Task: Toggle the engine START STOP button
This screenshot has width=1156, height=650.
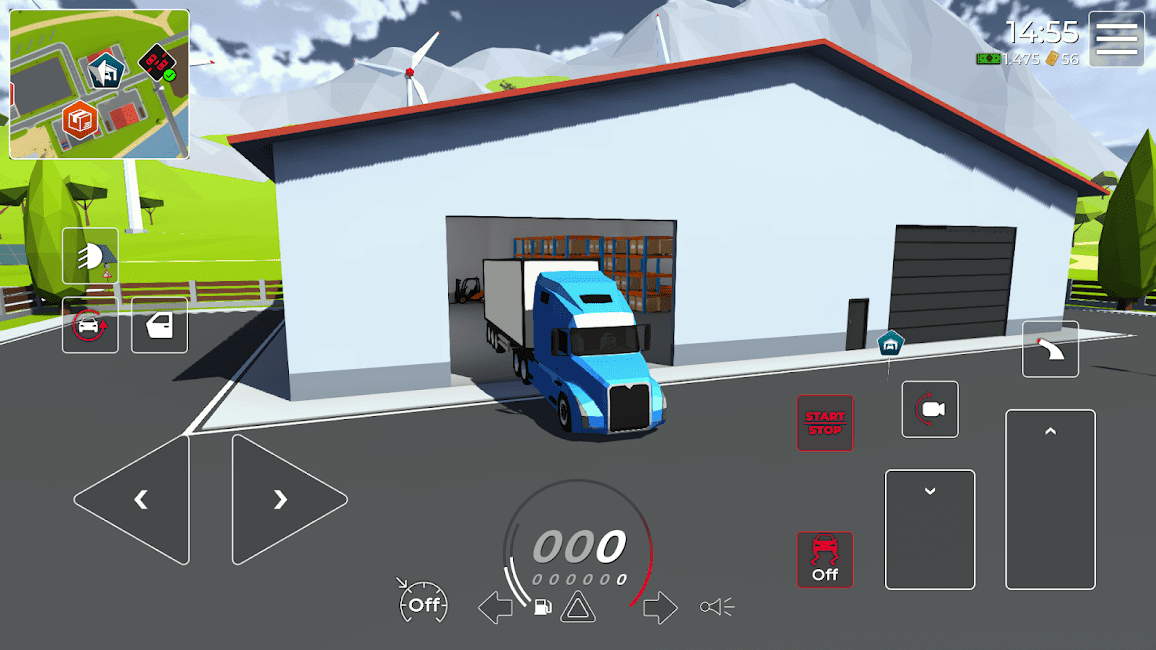Action: tap(825, 423)
